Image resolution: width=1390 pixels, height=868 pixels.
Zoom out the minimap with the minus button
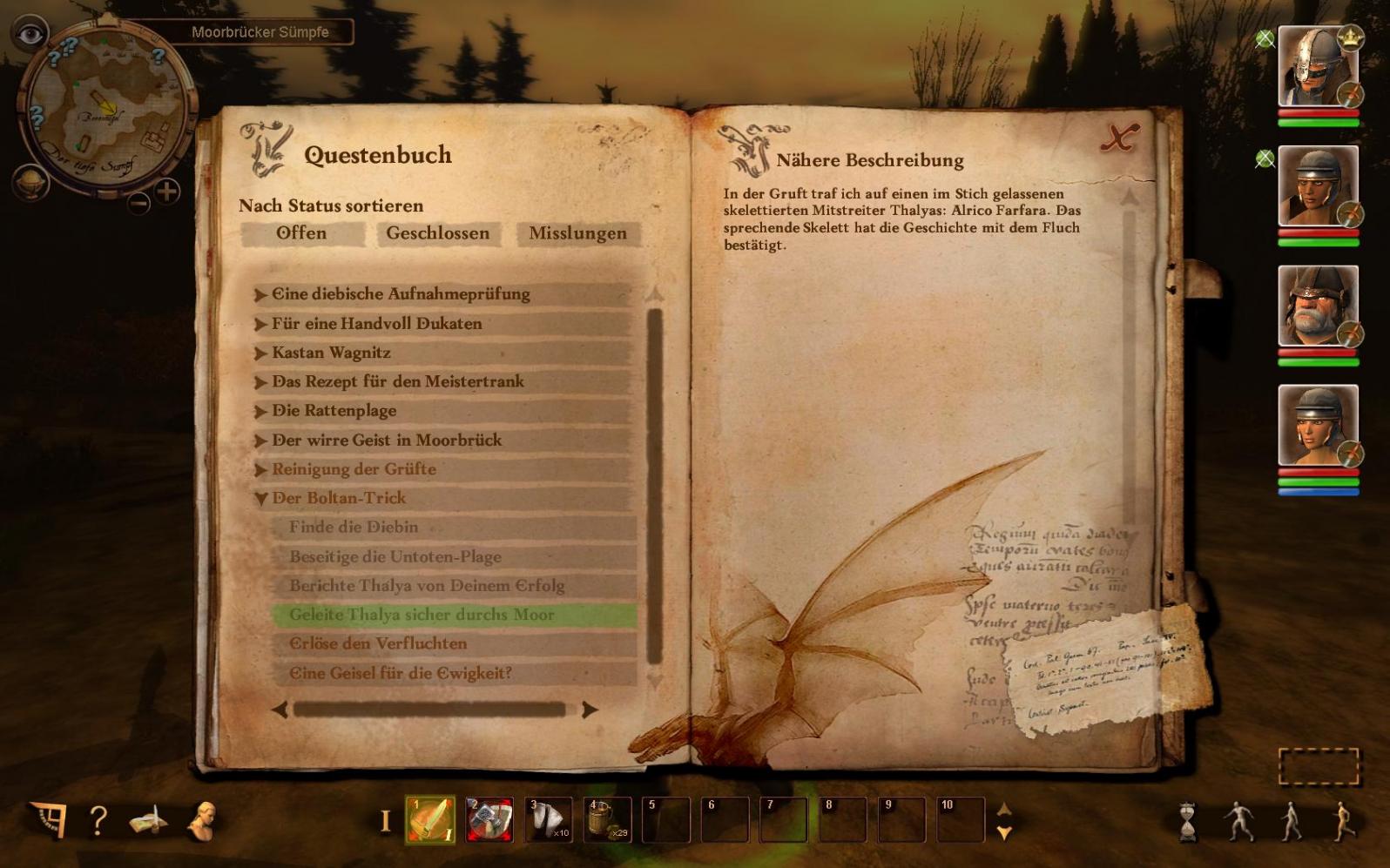[x=139, y=204]
